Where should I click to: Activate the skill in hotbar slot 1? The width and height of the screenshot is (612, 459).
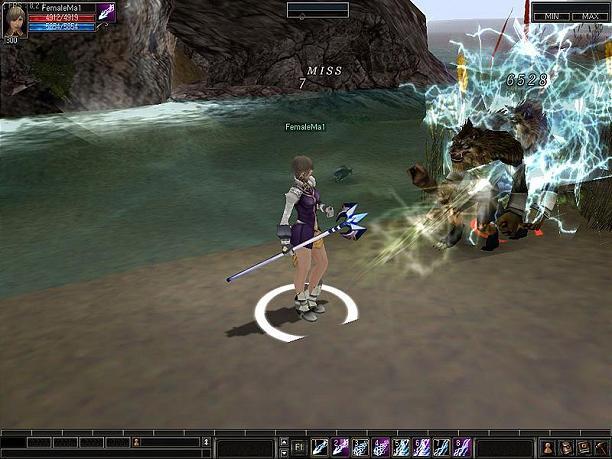click(x=320, y=446)
